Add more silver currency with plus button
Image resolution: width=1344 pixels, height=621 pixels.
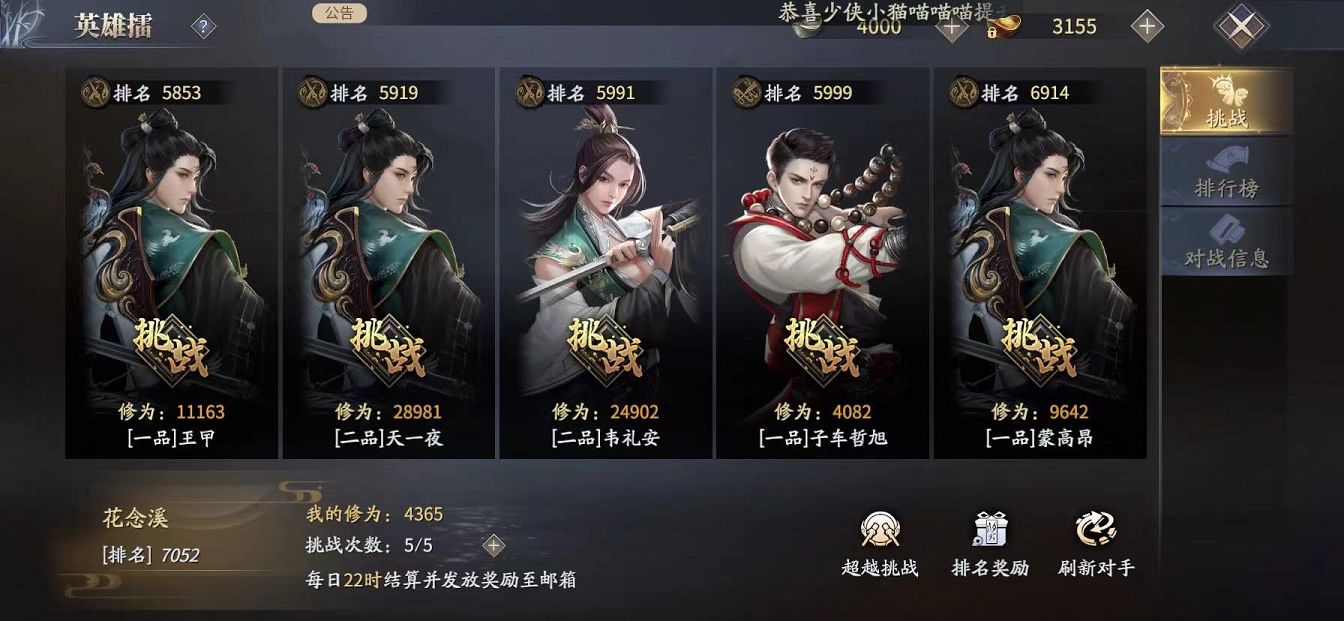951,27
